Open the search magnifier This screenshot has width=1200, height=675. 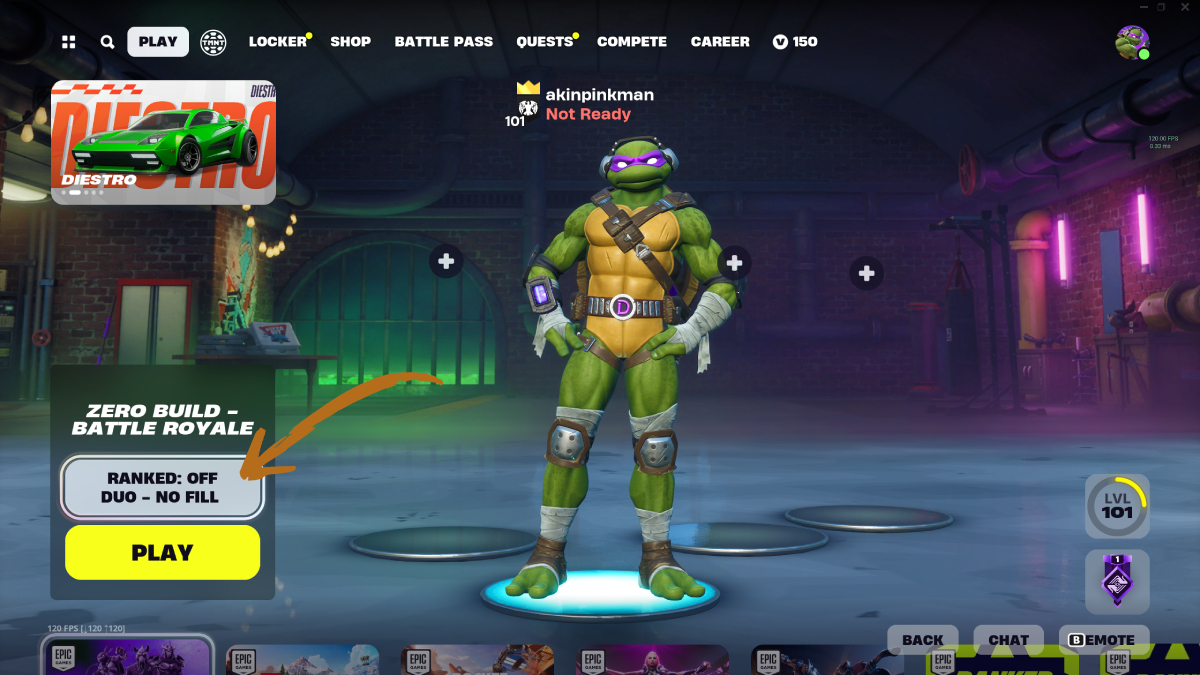(107, 42)
